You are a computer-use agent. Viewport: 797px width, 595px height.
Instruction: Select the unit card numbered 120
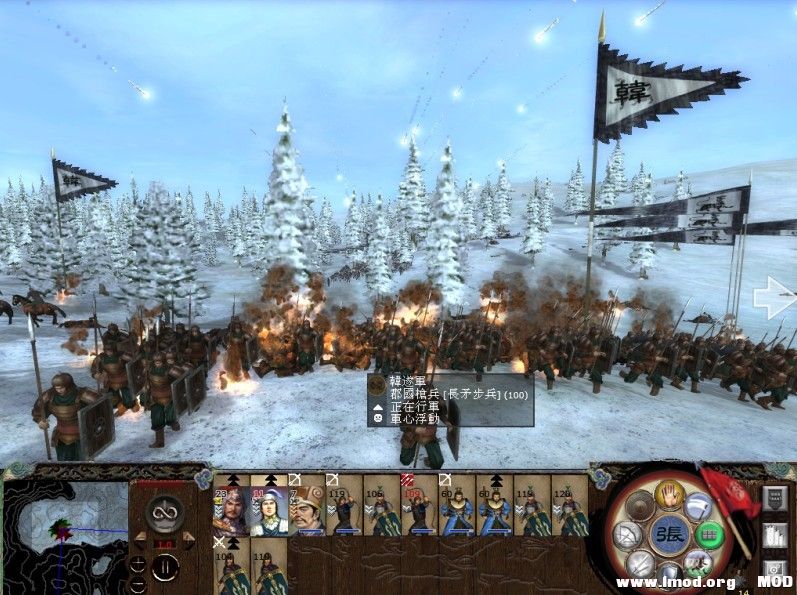pos(569,506)
